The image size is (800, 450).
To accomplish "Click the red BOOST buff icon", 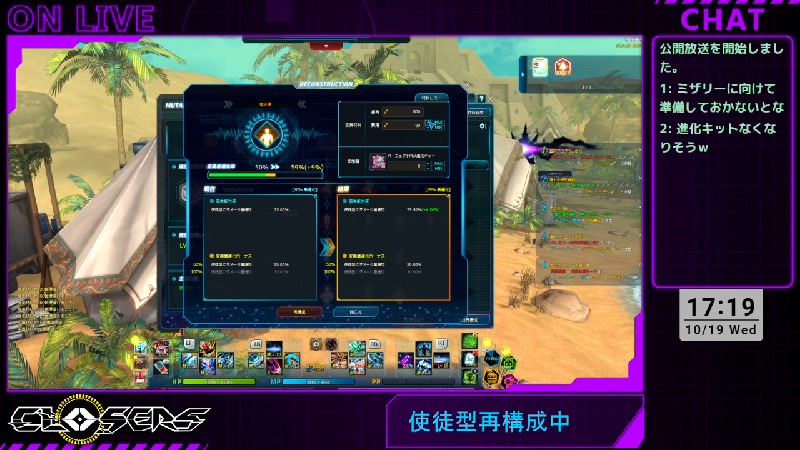I will pyautogui.click(x=563, y=67).
